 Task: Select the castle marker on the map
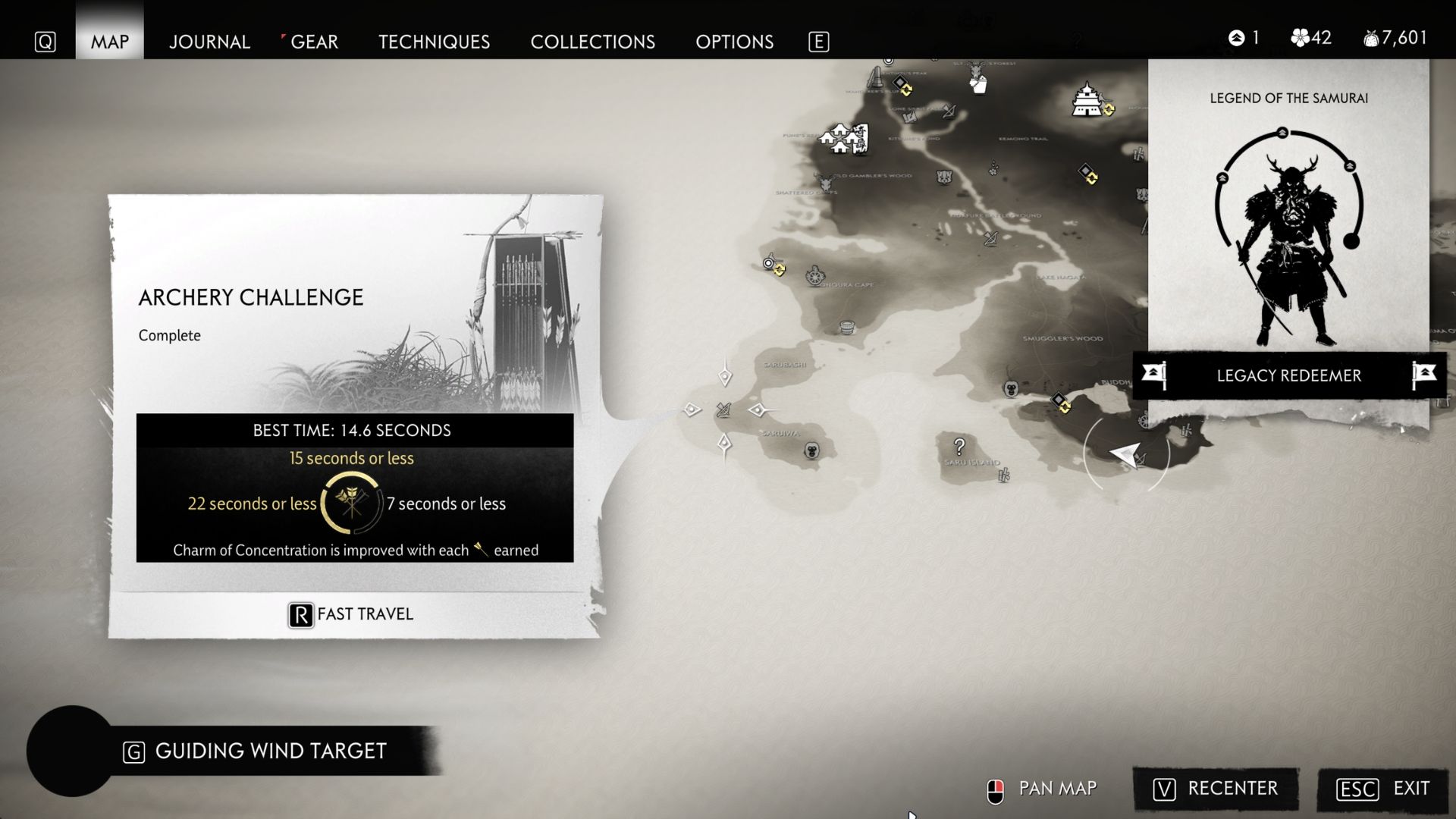coord(1087,100)
